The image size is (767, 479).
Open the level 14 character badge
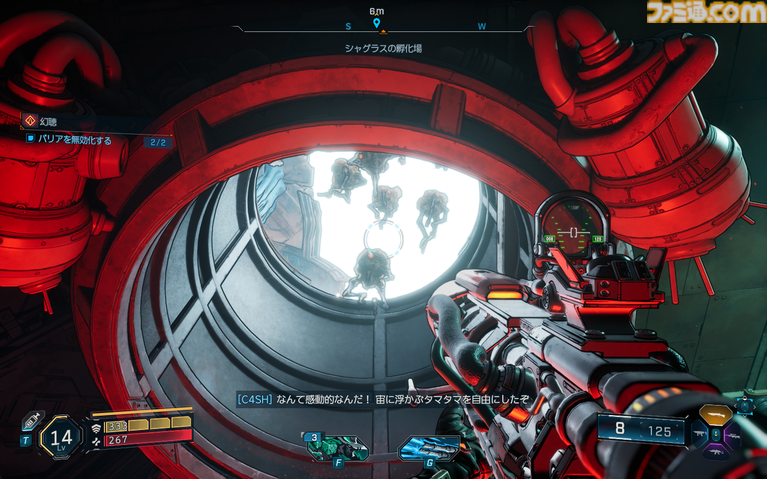60,436
